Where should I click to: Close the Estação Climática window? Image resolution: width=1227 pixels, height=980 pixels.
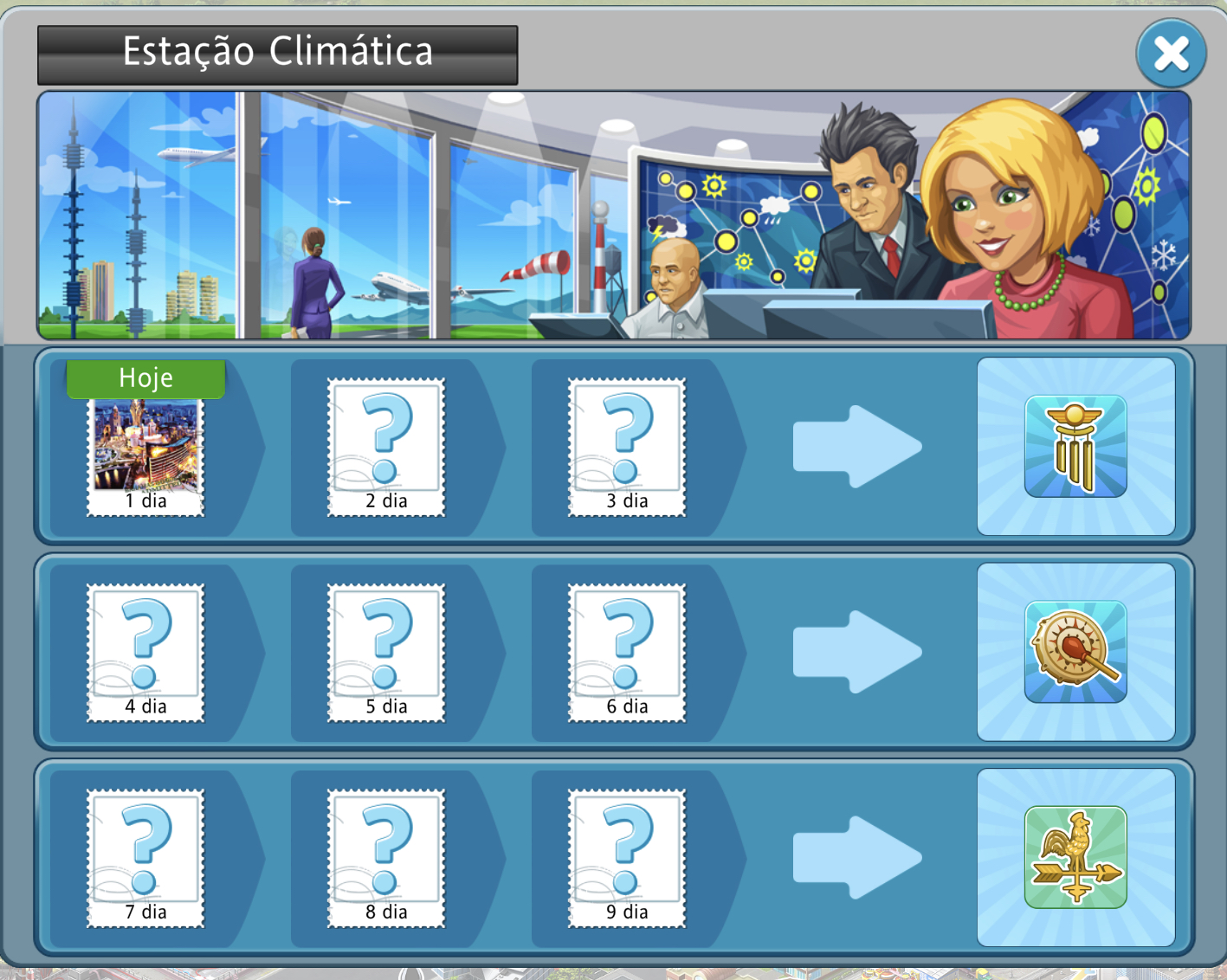(x=1171, y=54)
